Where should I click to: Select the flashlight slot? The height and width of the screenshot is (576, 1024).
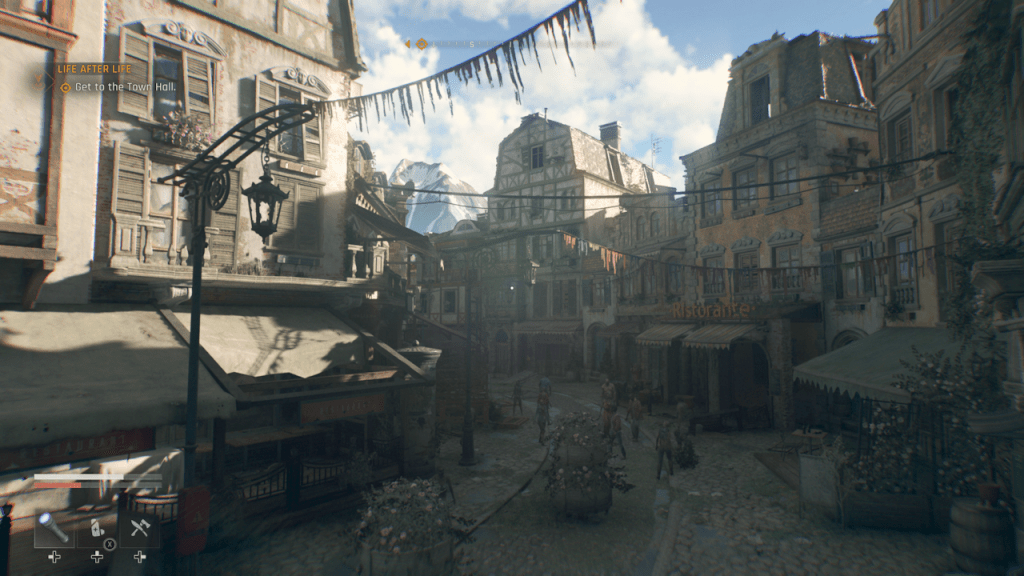click(x=54, y=528)
